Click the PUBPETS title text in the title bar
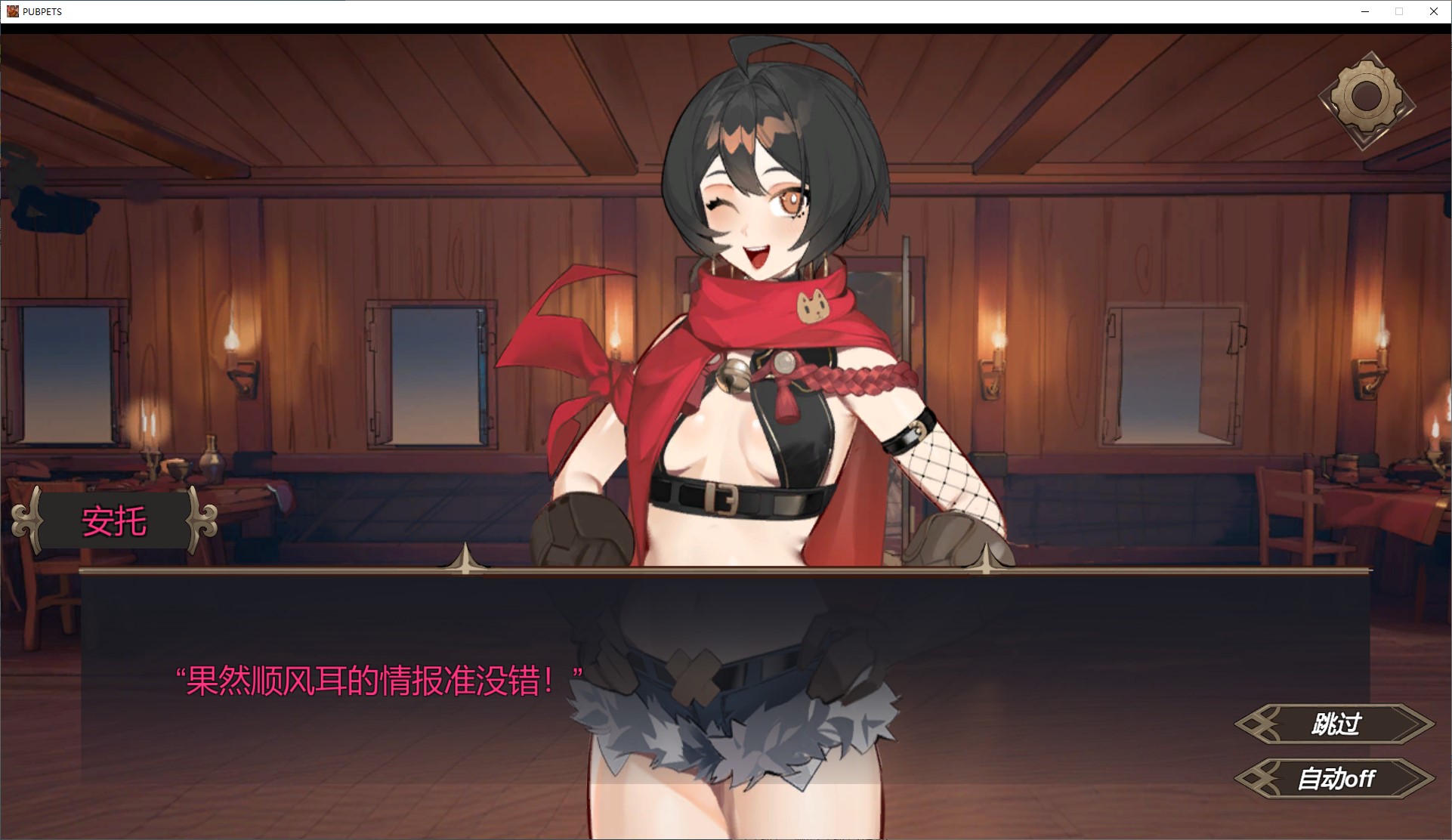The width and height of the screenshot is (1452, 840). 42,11
